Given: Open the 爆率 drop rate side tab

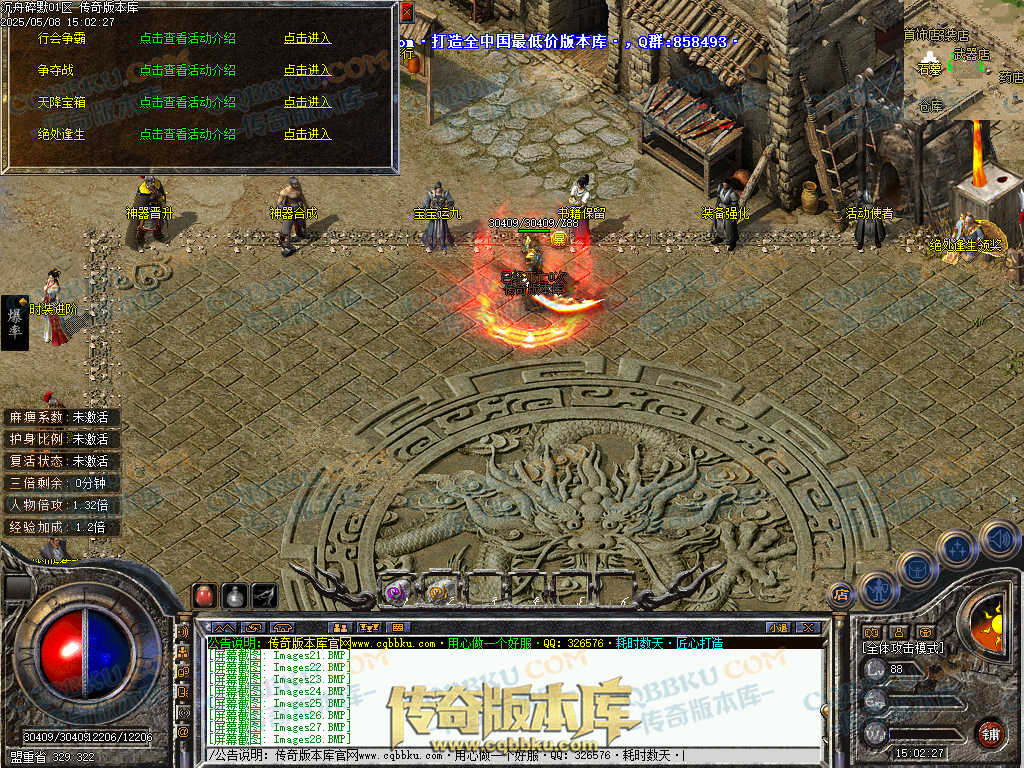Looking at the screenshot, I should click(x=15, y=322).
